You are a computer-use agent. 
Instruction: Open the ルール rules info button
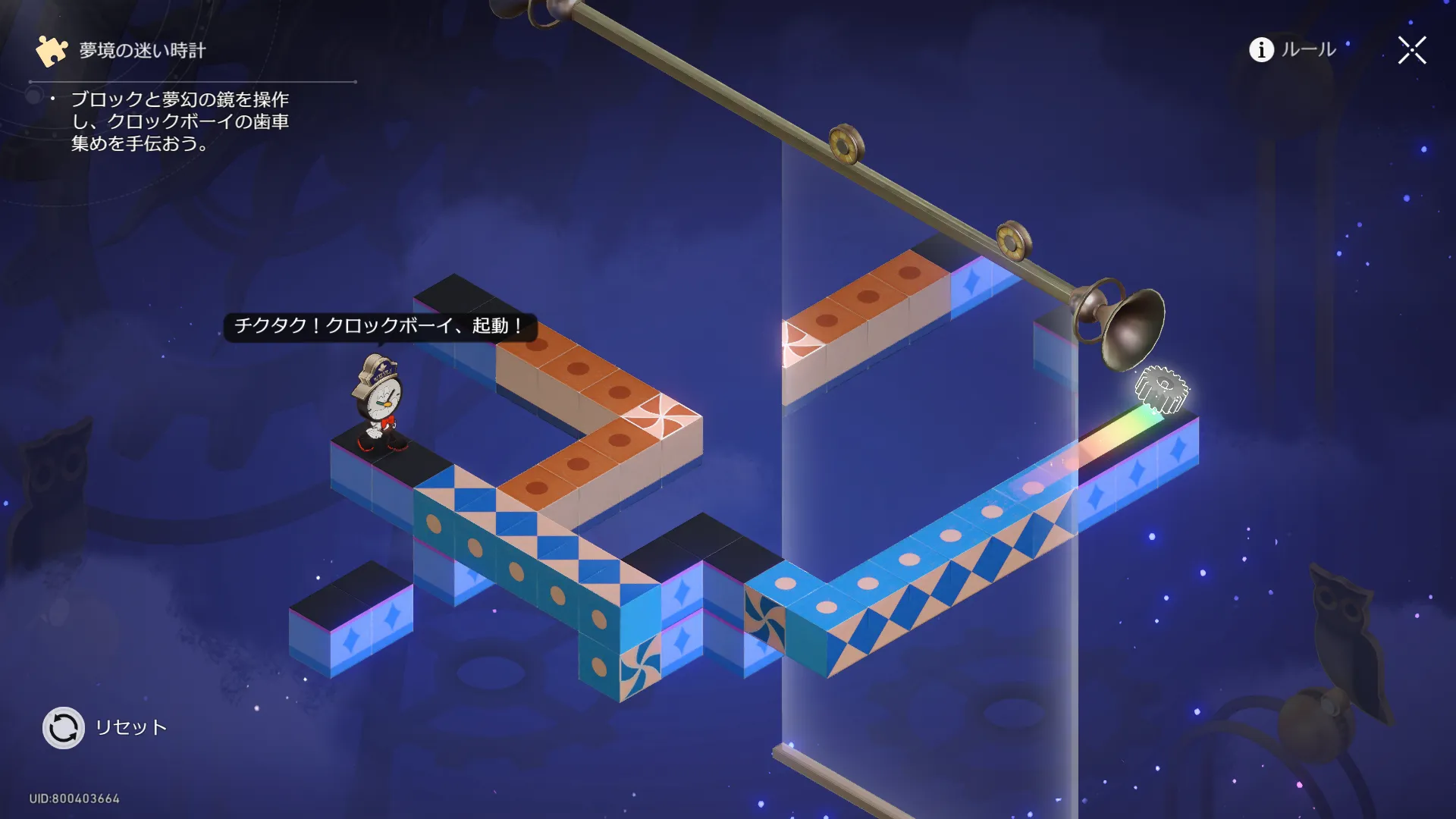click(1292, 50)
